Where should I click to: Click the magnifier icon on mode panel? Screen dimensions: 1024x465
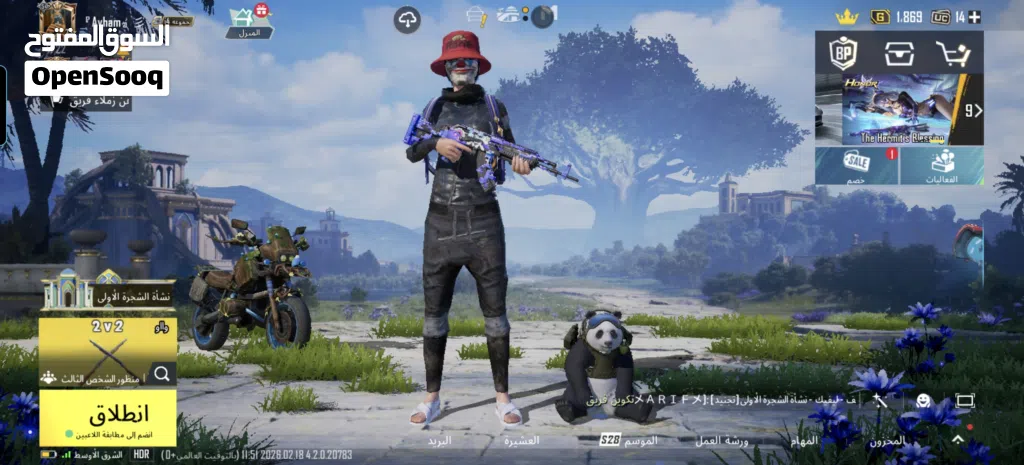point(161,375)
